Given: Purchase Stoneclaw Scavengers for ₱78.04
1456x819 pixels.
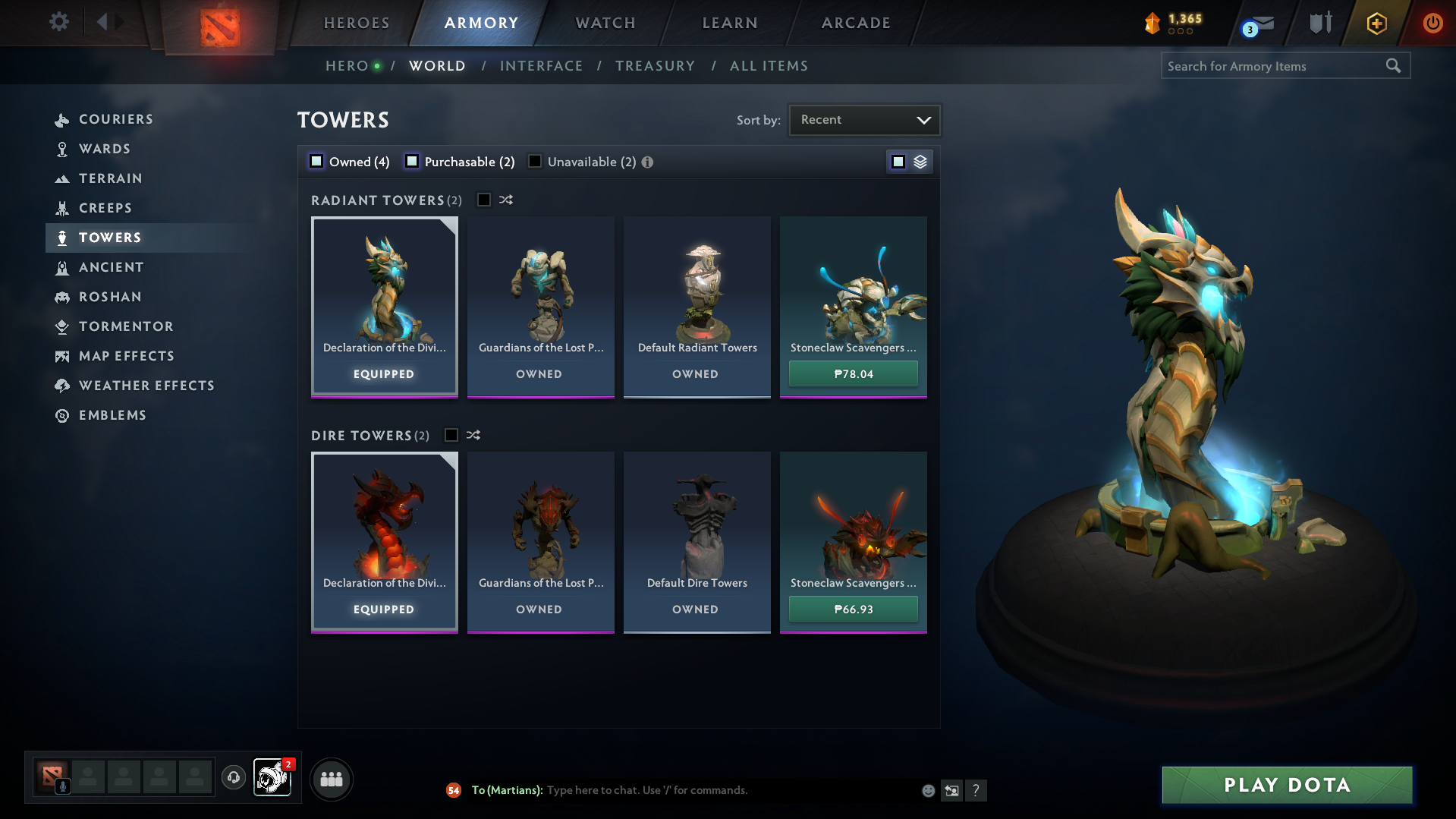Looking at the screenshot, I should [852, 373].
